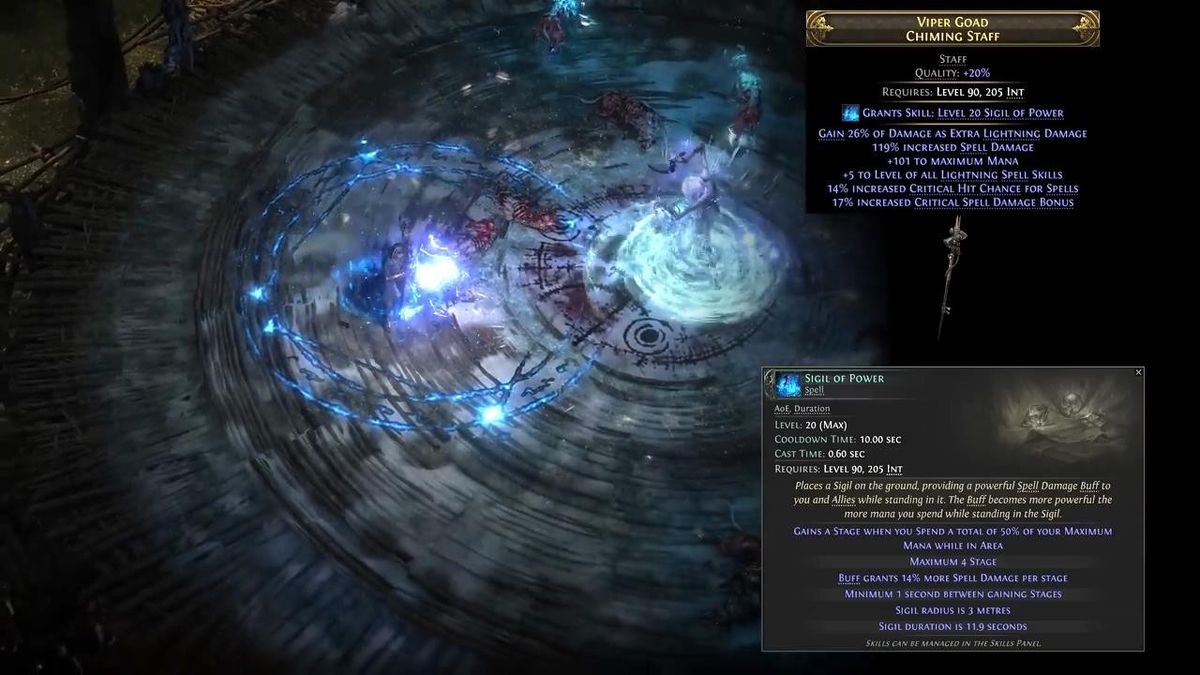
Task: Select the Grants Skill Sigil of Power icon
Action: (x=850, y=113)
